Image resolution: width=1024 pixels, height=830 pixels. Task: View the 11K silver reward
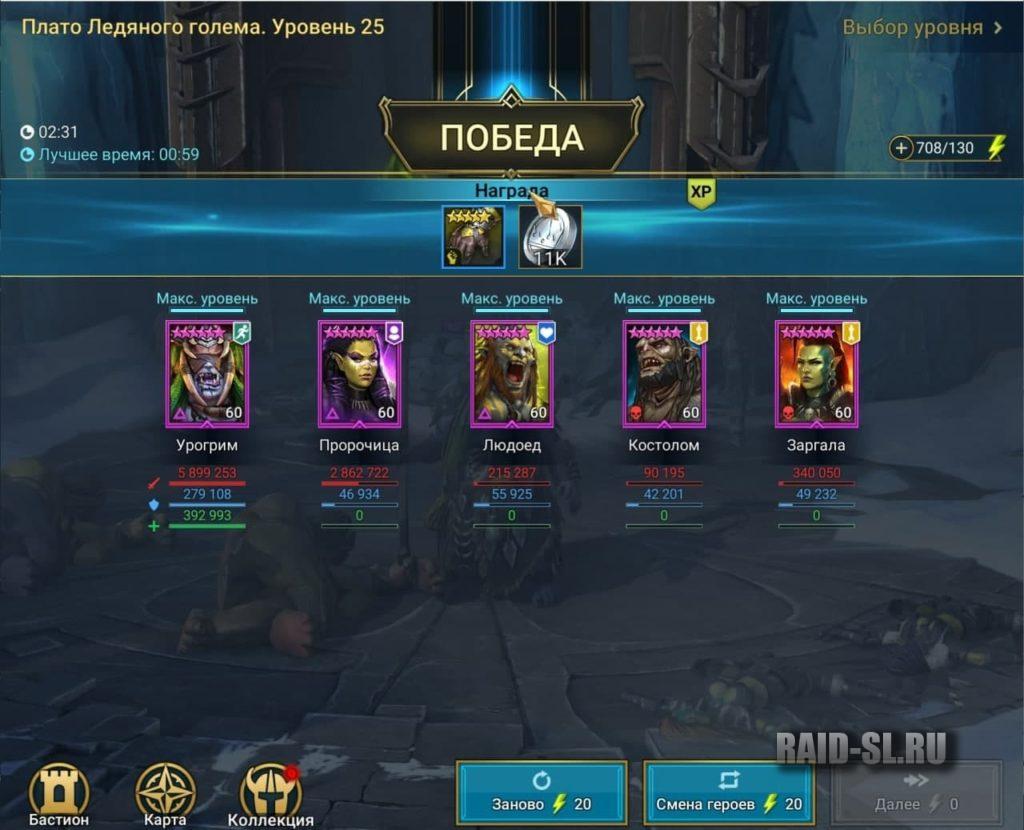pyautogui.click(x=550, y=237)
